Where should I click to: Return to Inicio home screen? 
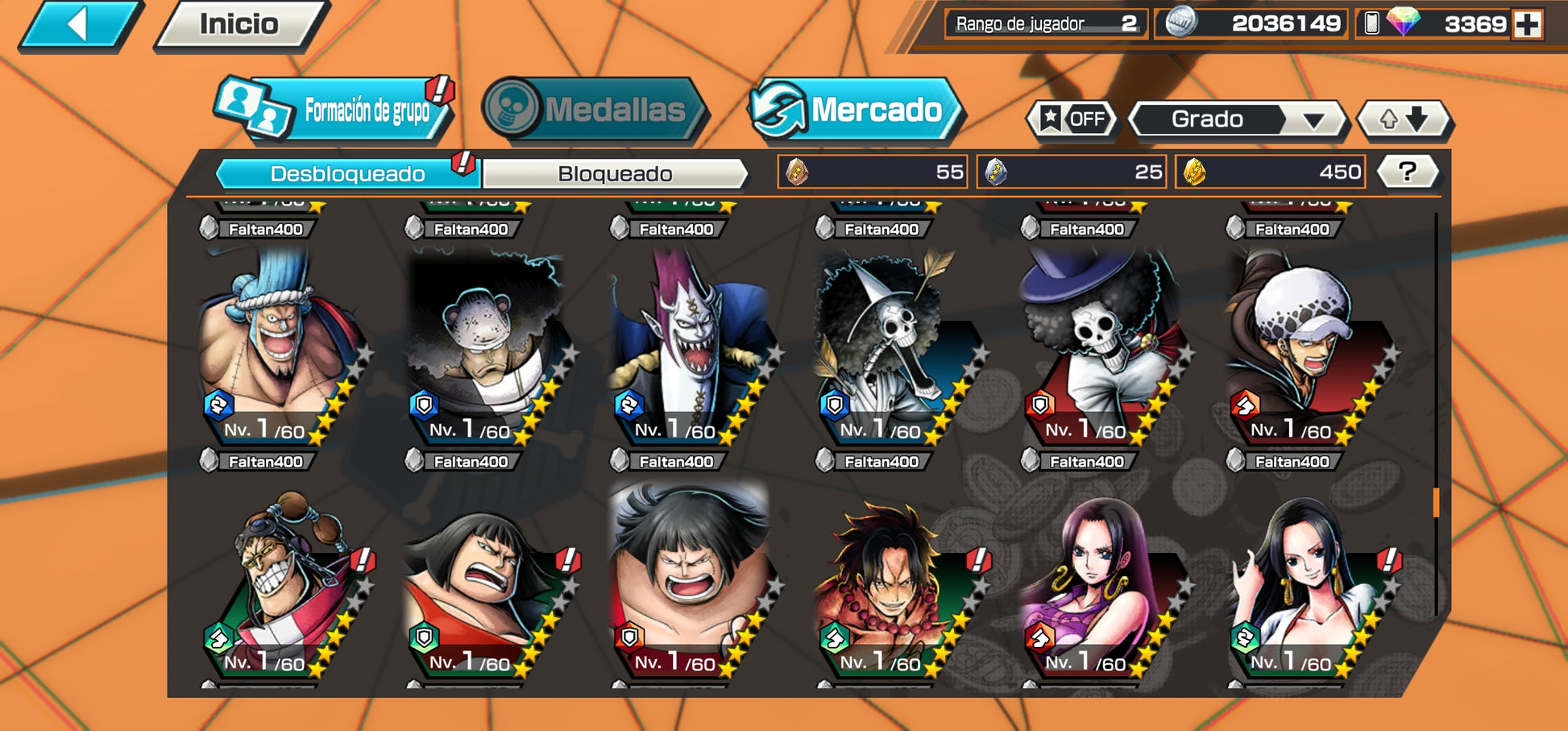click(x=240, y=25)
